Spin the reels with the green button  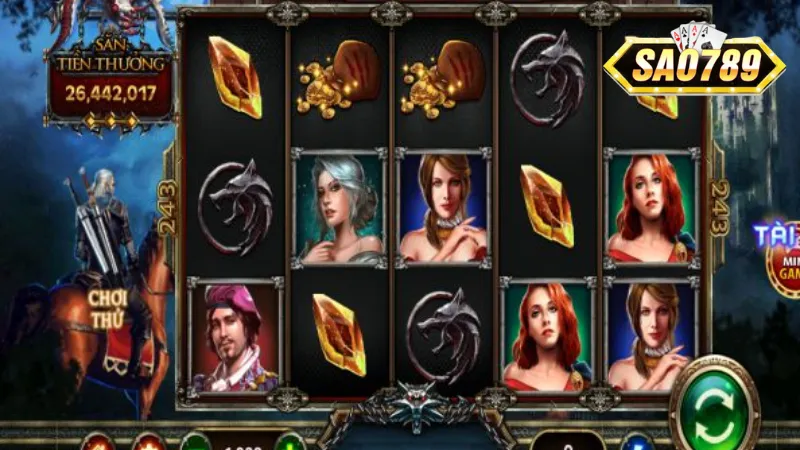point(714,407)
